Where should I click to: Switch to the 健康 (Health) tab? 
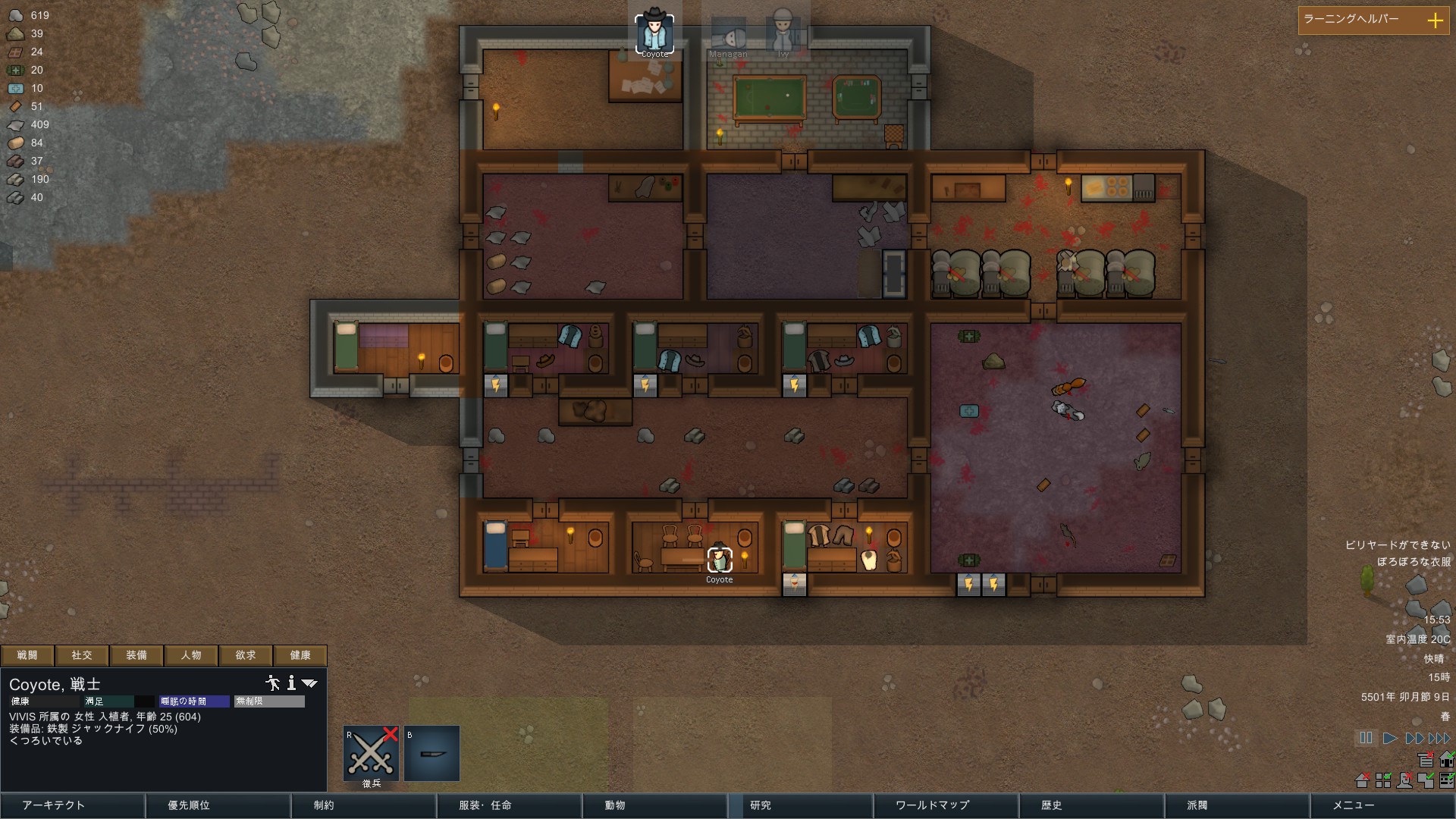[x=302, y=655]
